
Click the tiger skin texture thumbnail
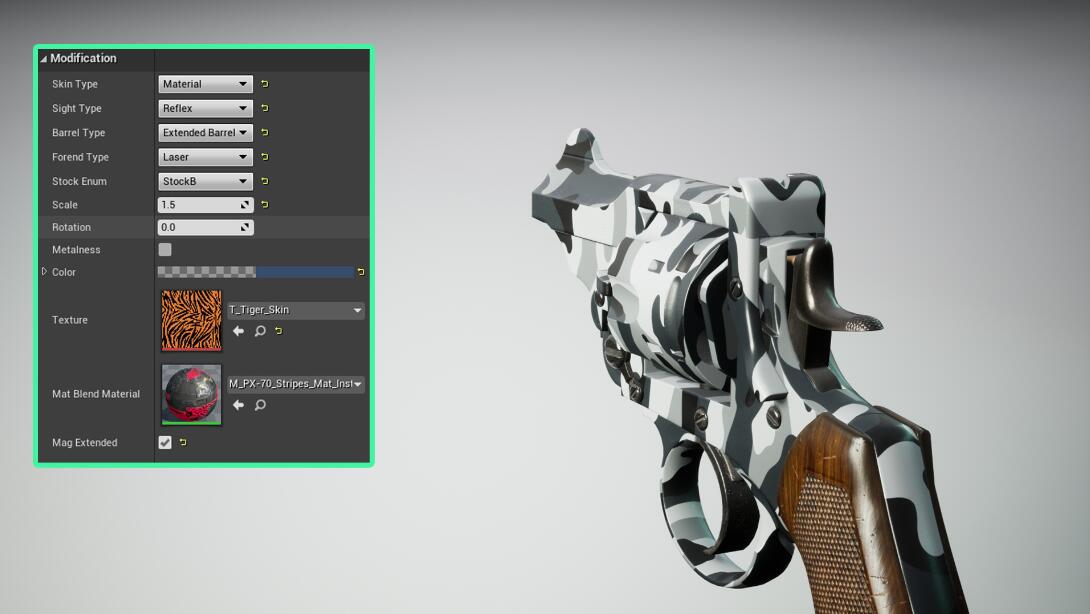[x=191, y=320]
